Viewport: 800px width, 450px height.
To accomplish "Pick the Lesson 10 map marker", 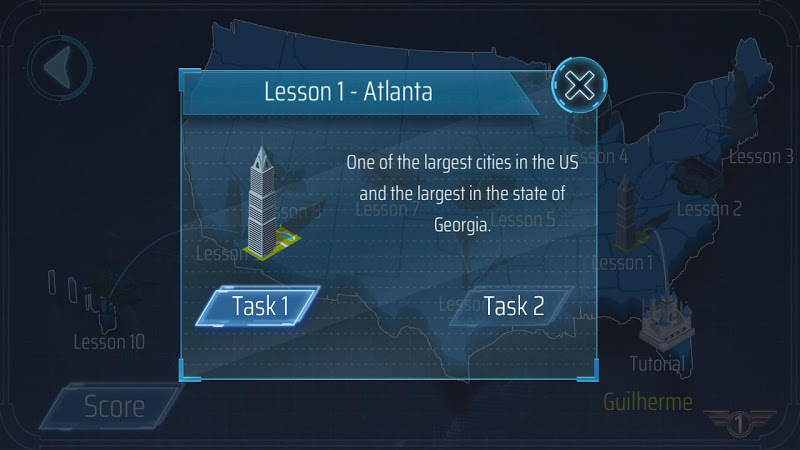I will (x=108, y=341).
